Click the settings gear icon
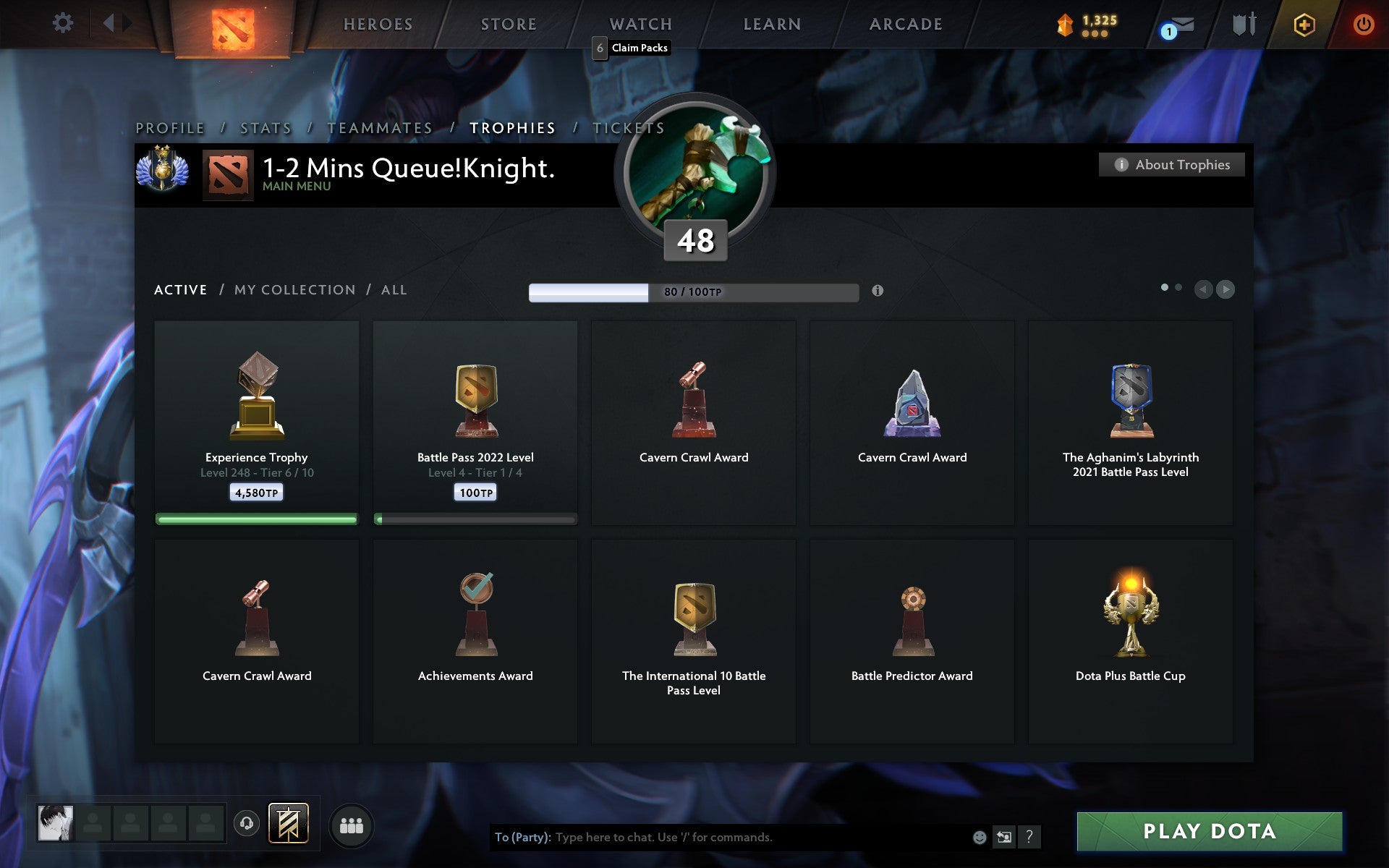 pyautogui.click(x=64, y=22)
